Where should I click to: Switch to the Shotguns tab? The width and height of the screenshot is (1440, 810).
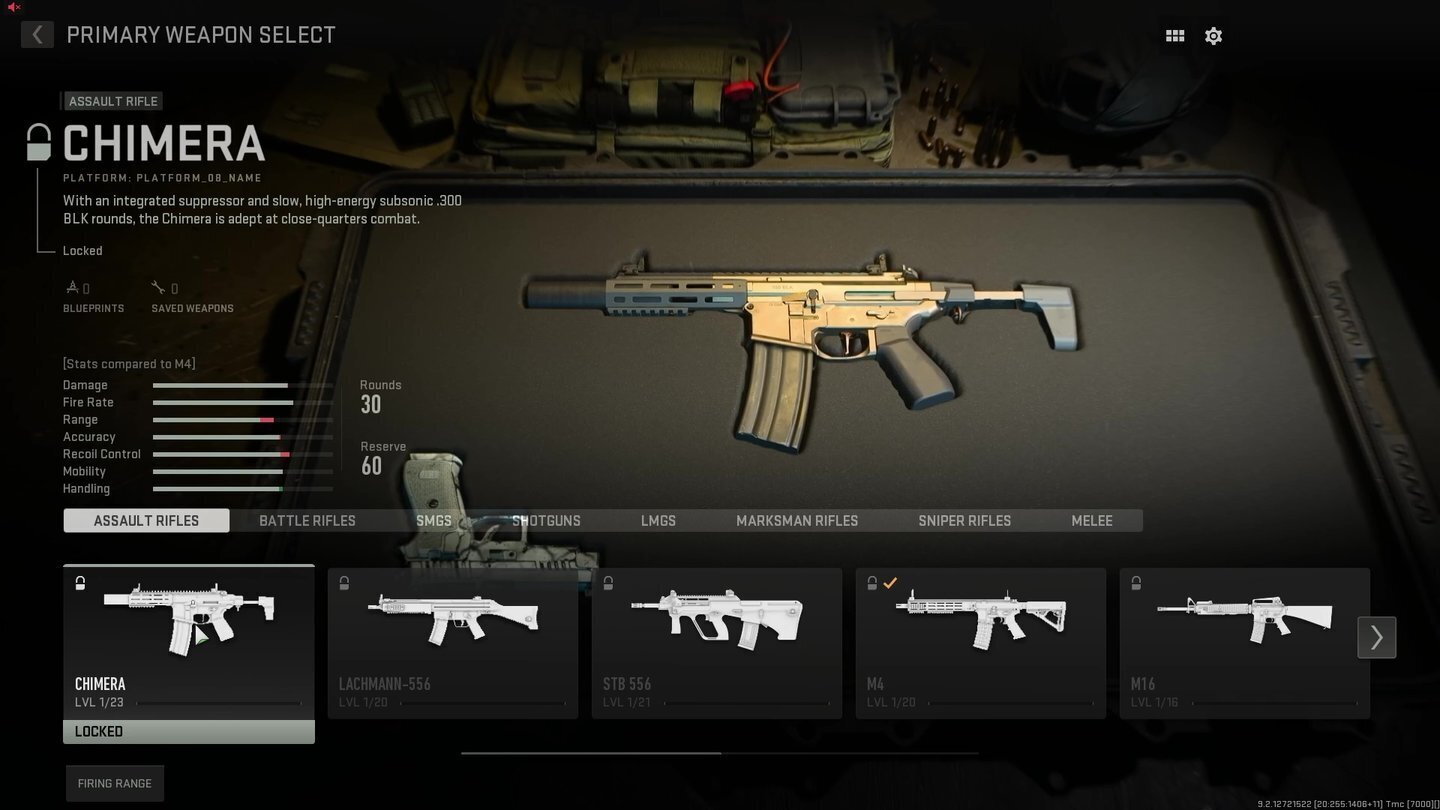pos(546,520)
